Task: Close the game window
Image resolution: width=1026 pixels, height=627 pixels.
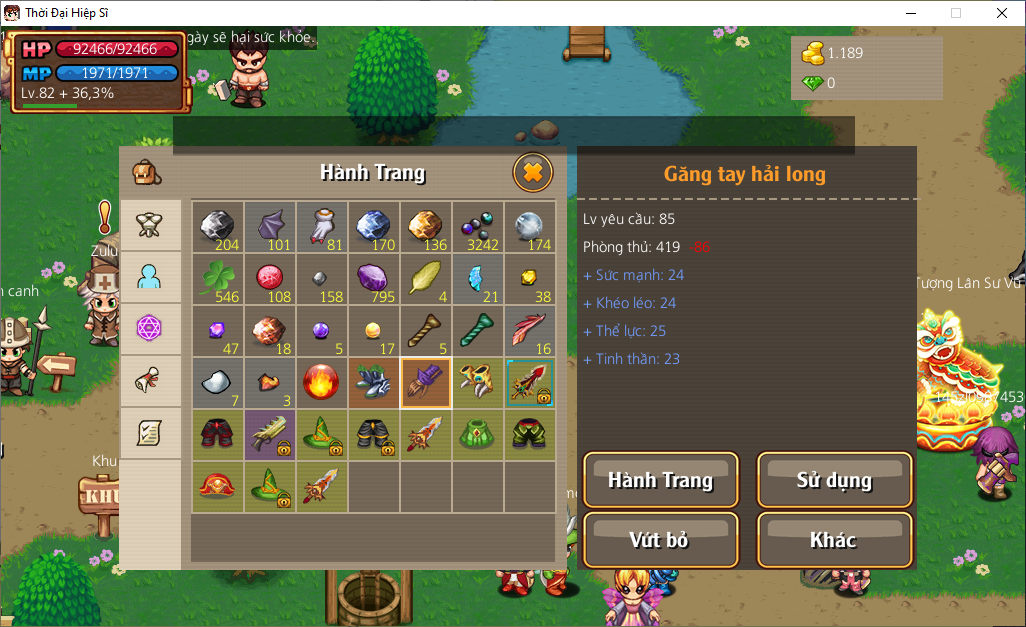Action: pos(1002,13)
